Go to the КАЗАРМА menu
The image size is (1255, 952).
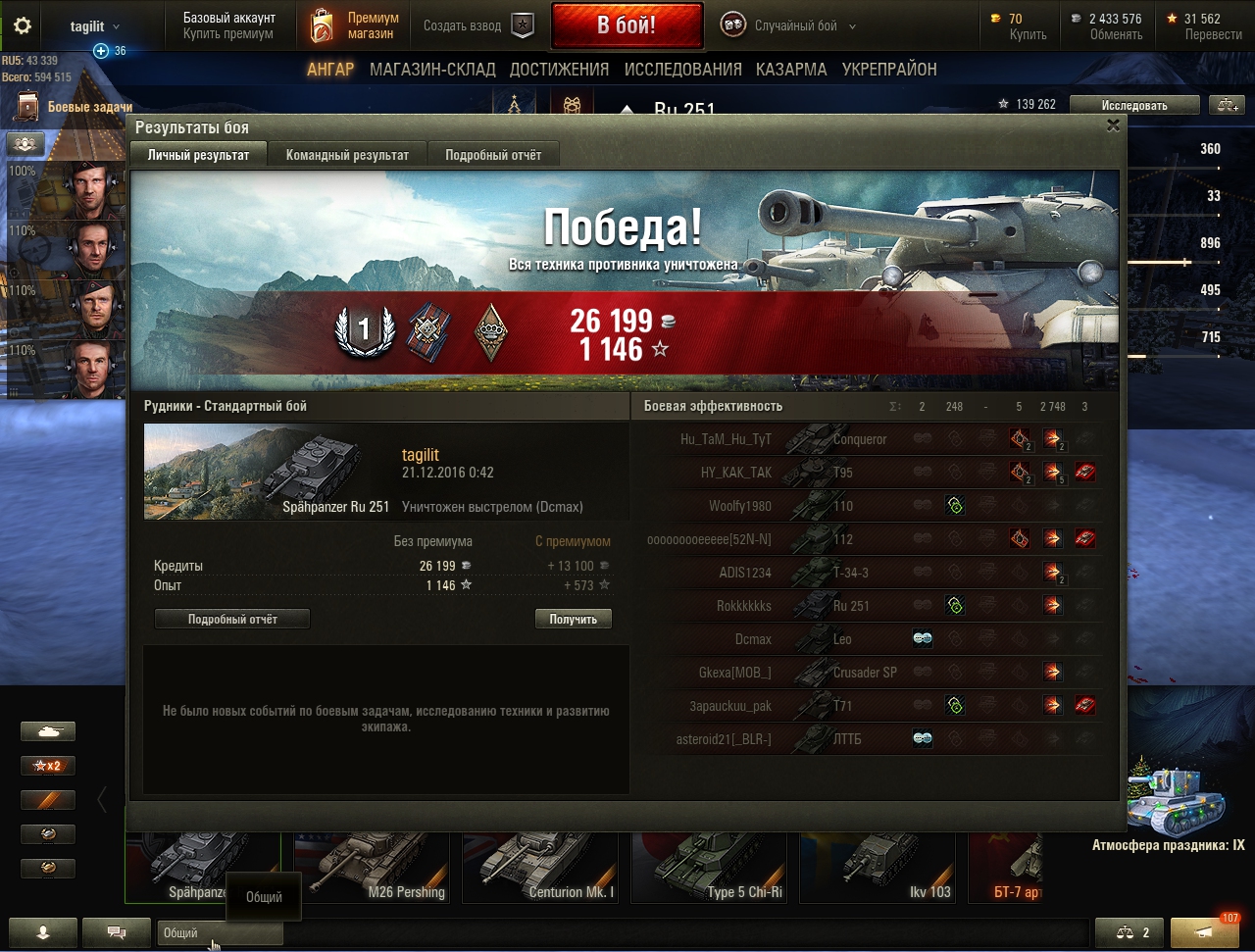791,70
